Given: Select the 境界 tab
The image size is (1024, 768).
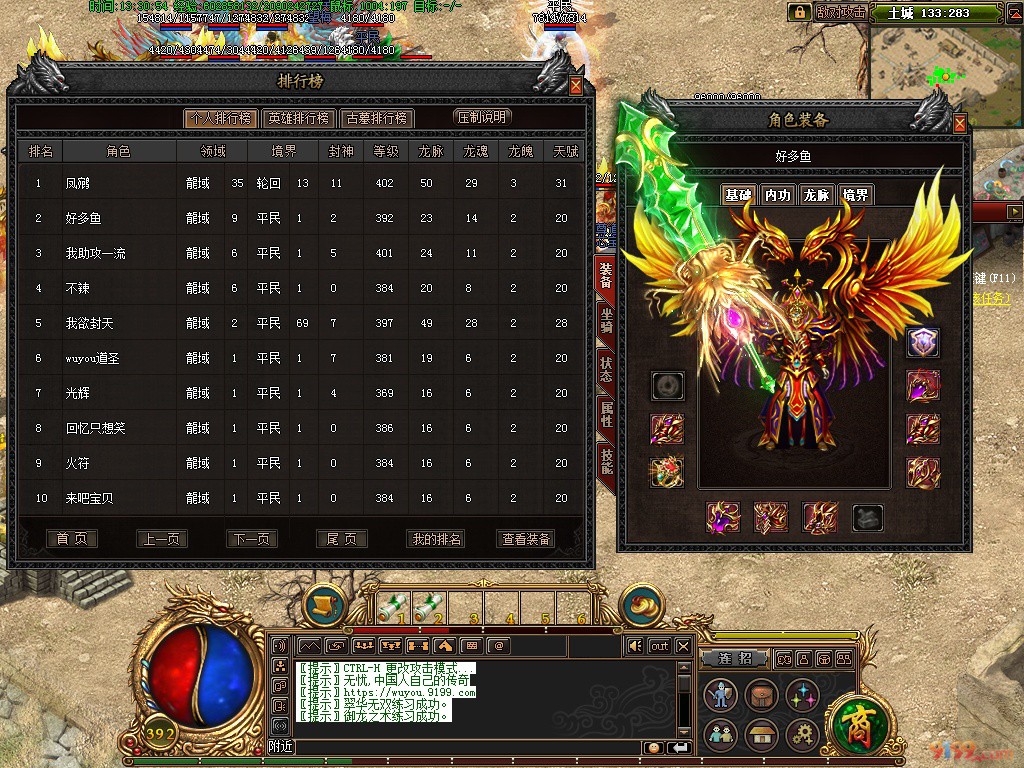Looking at the screenshot, I should pyautogui.click(x=856, y=195).
